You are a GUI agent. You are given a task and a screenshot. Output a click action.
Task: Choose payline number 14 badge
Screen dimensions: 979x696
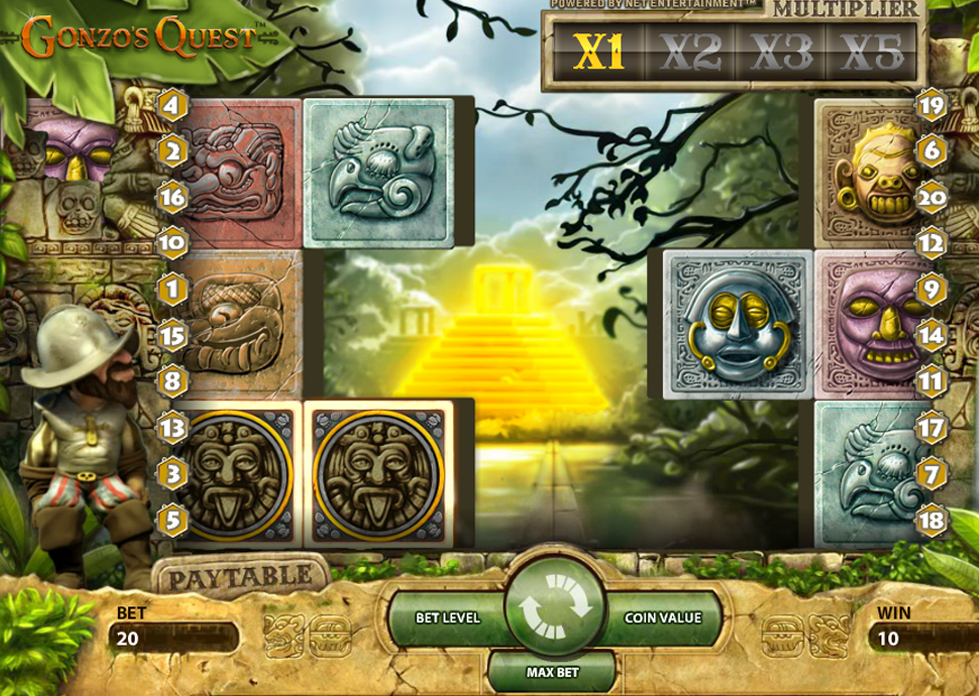pos(931,336)
